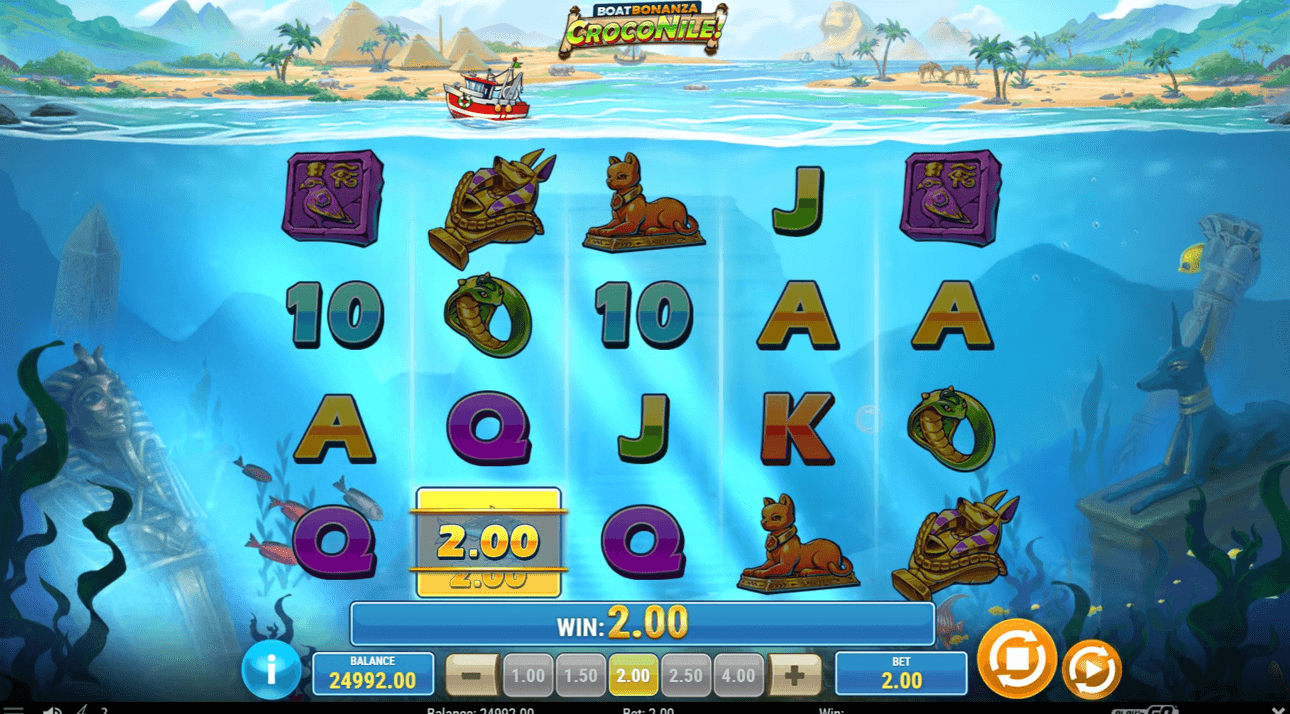
Task: Open the blue info paytable button
Action: (x=270, y=668)
